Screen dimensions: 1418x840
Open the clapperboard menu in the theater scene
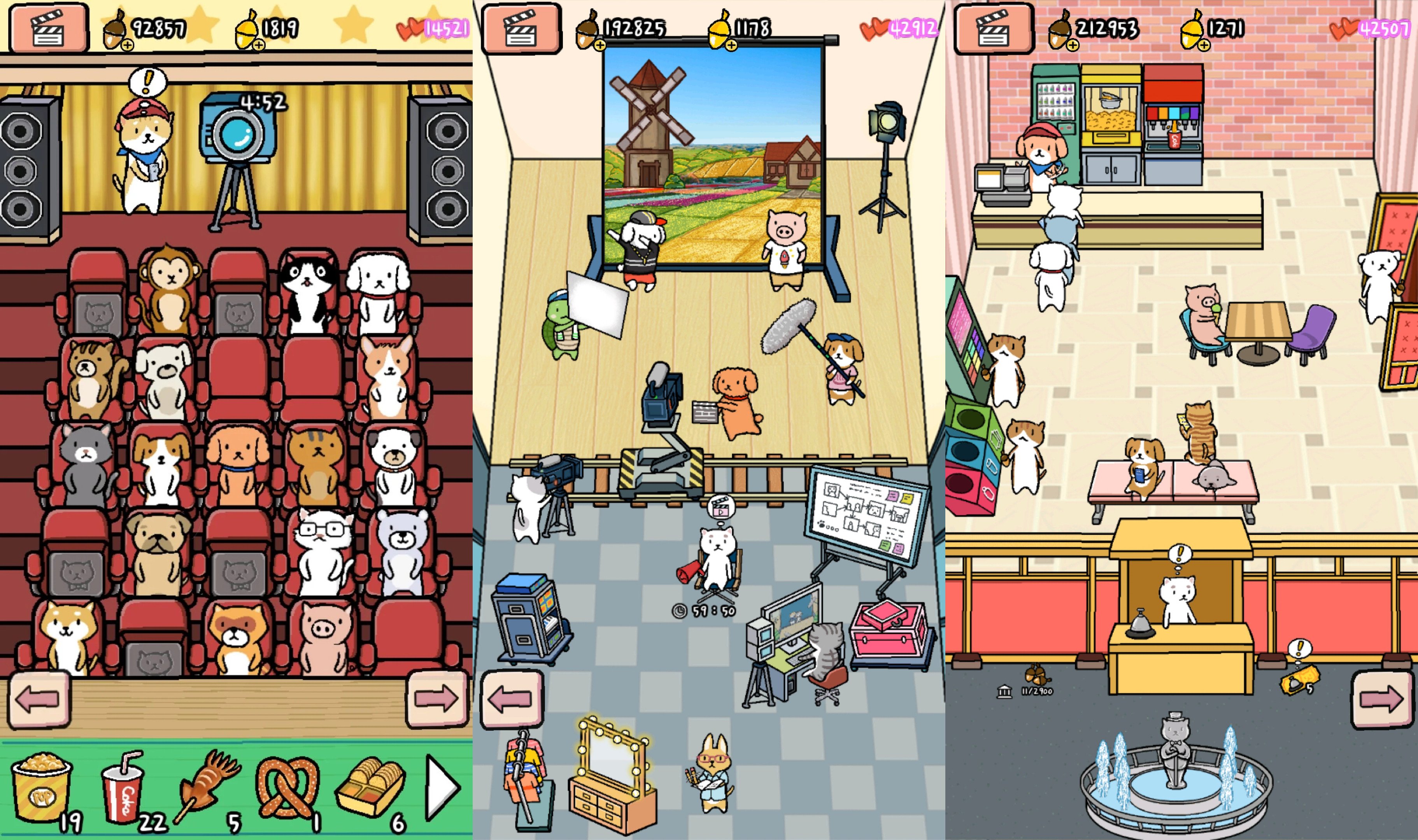coord(49,28)
